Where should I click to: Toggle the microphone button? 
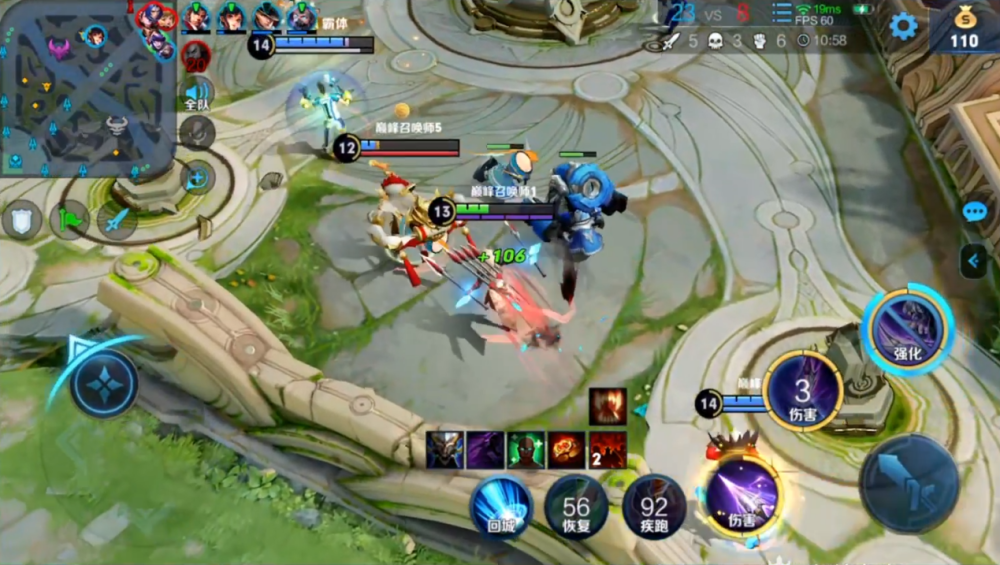click(197, 131)
